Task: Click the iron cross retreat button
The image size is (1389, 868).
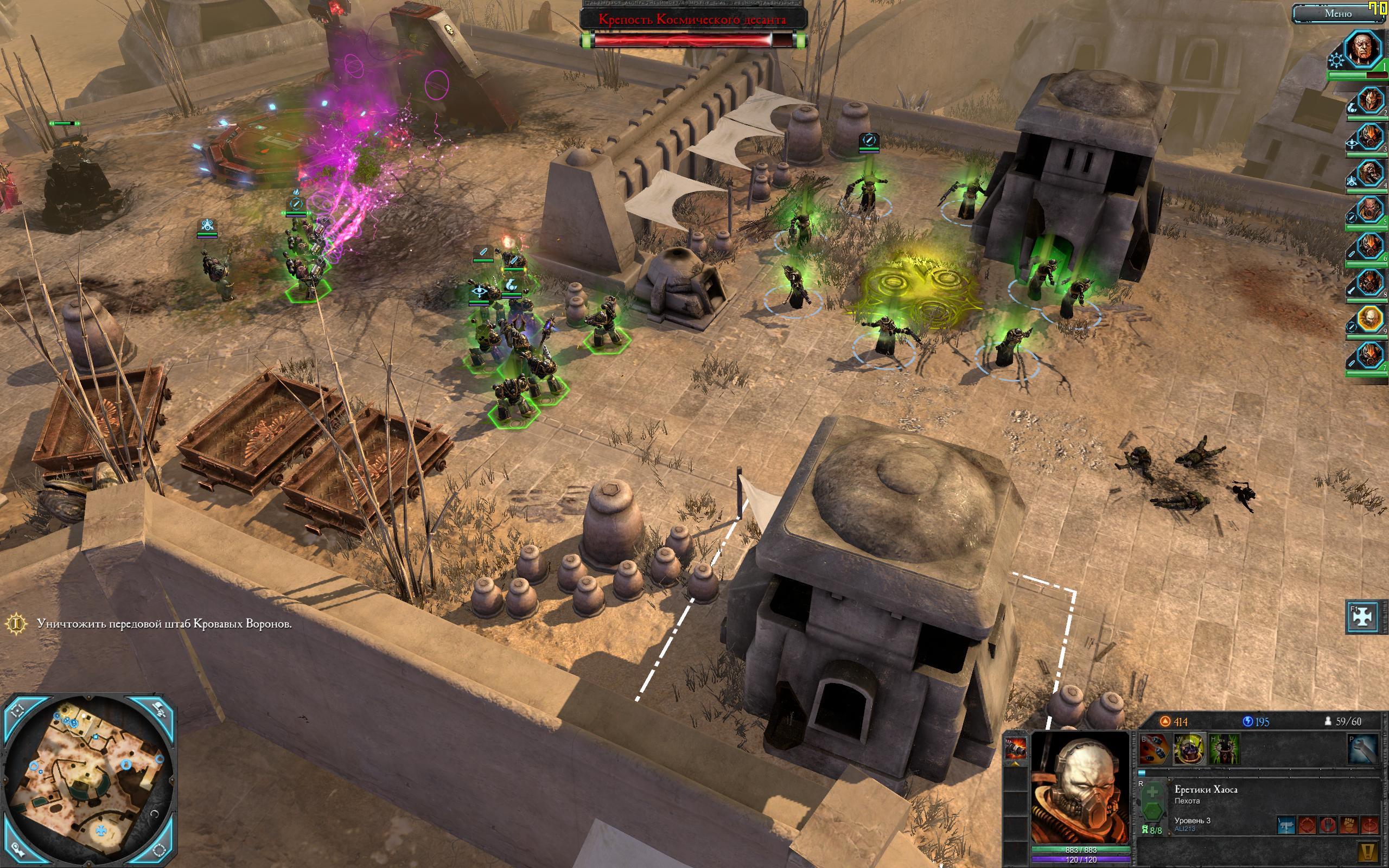Action: [x=1362, y=617]
